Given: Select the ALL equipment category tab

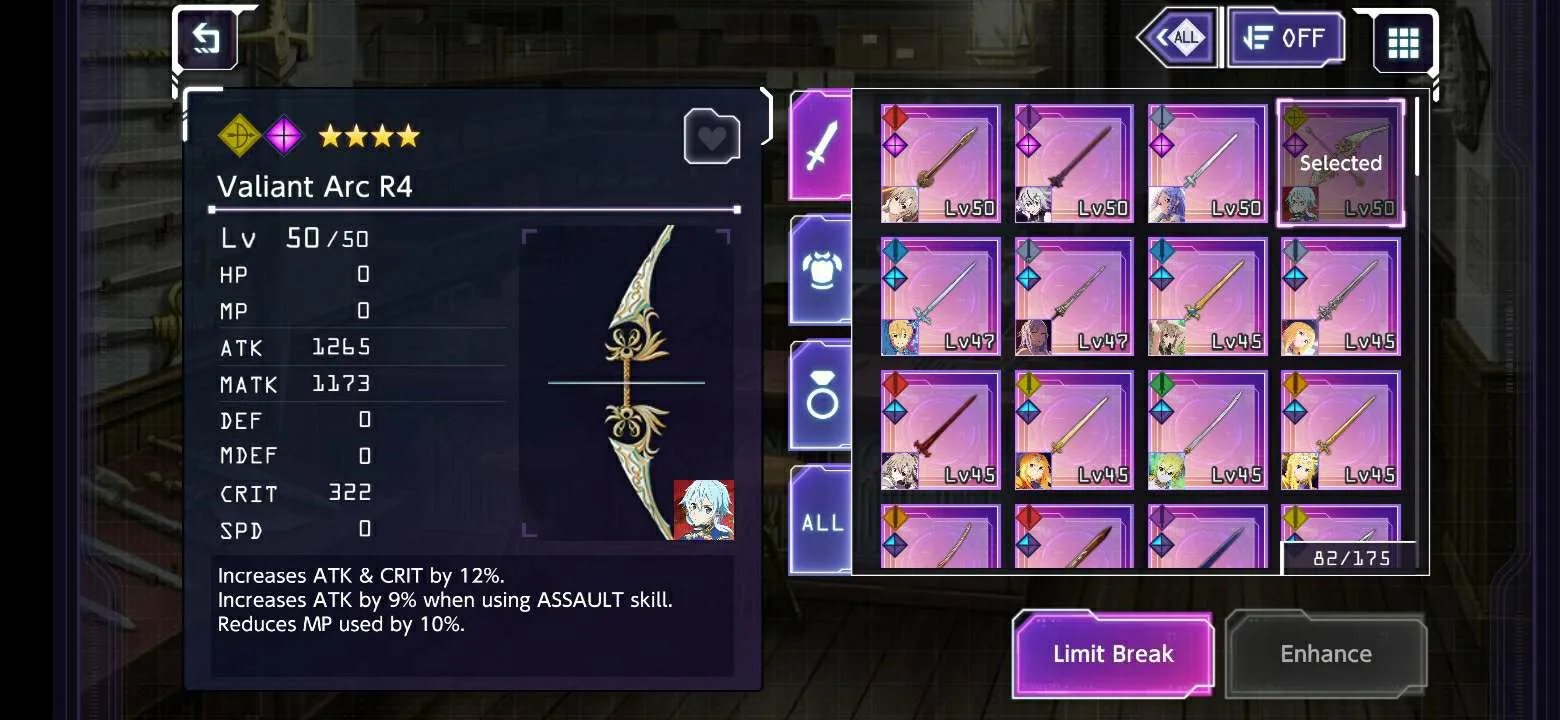Looking at the screenshot, I should pyautogui.click(x=820, y=520).
